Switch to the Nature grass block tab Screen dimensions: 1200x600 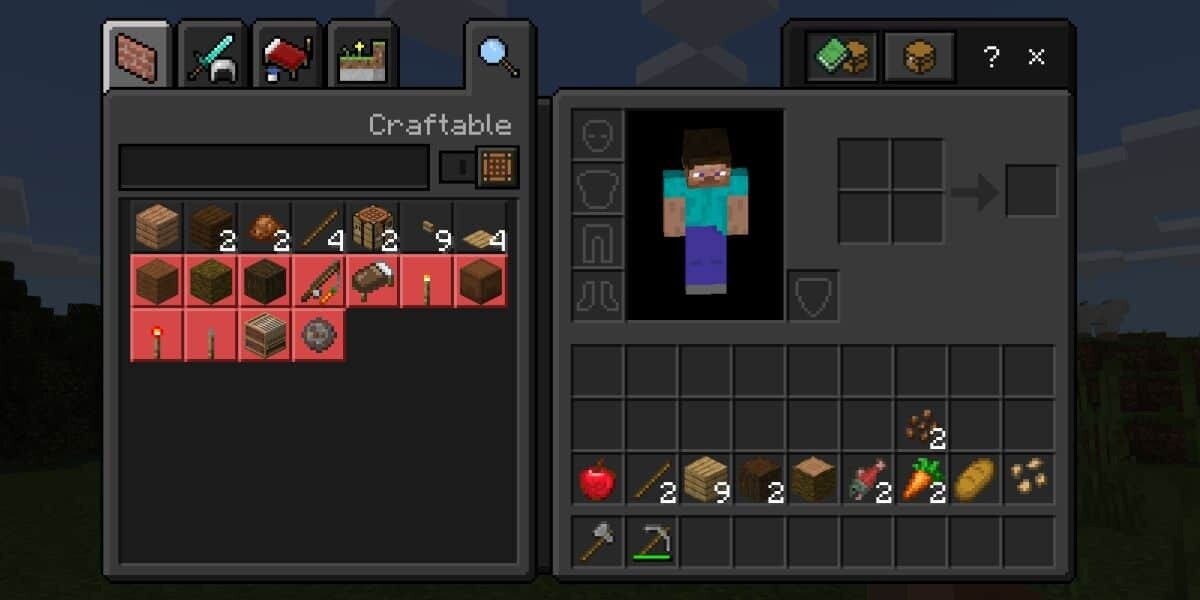362,58
